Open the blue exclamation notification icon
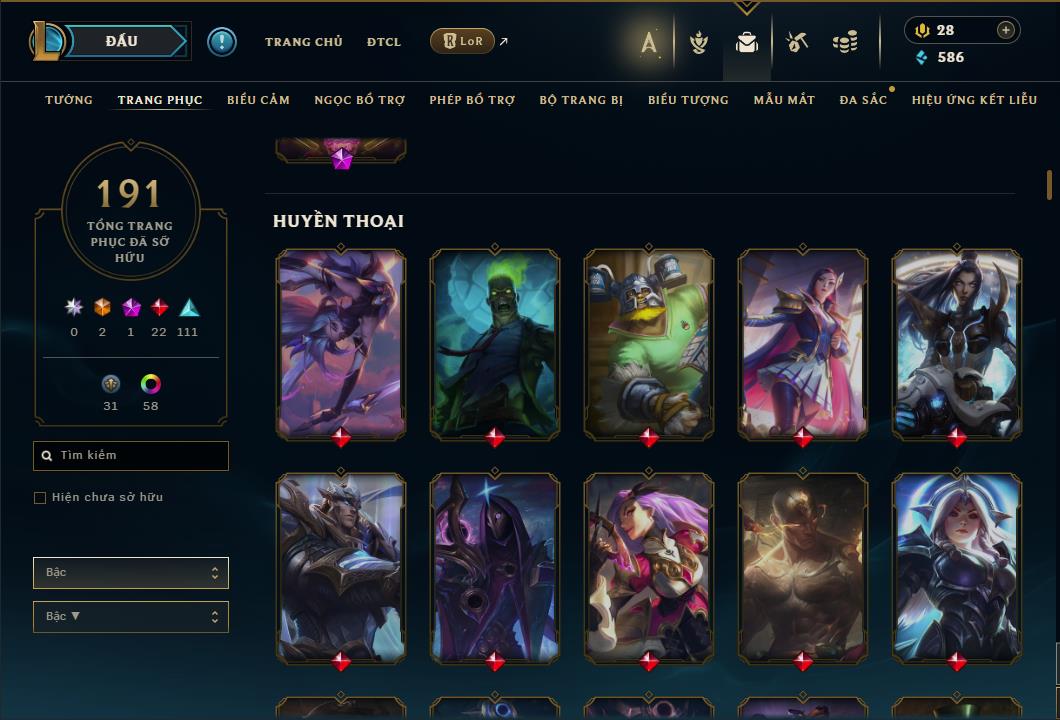 [x=222, y=41]
